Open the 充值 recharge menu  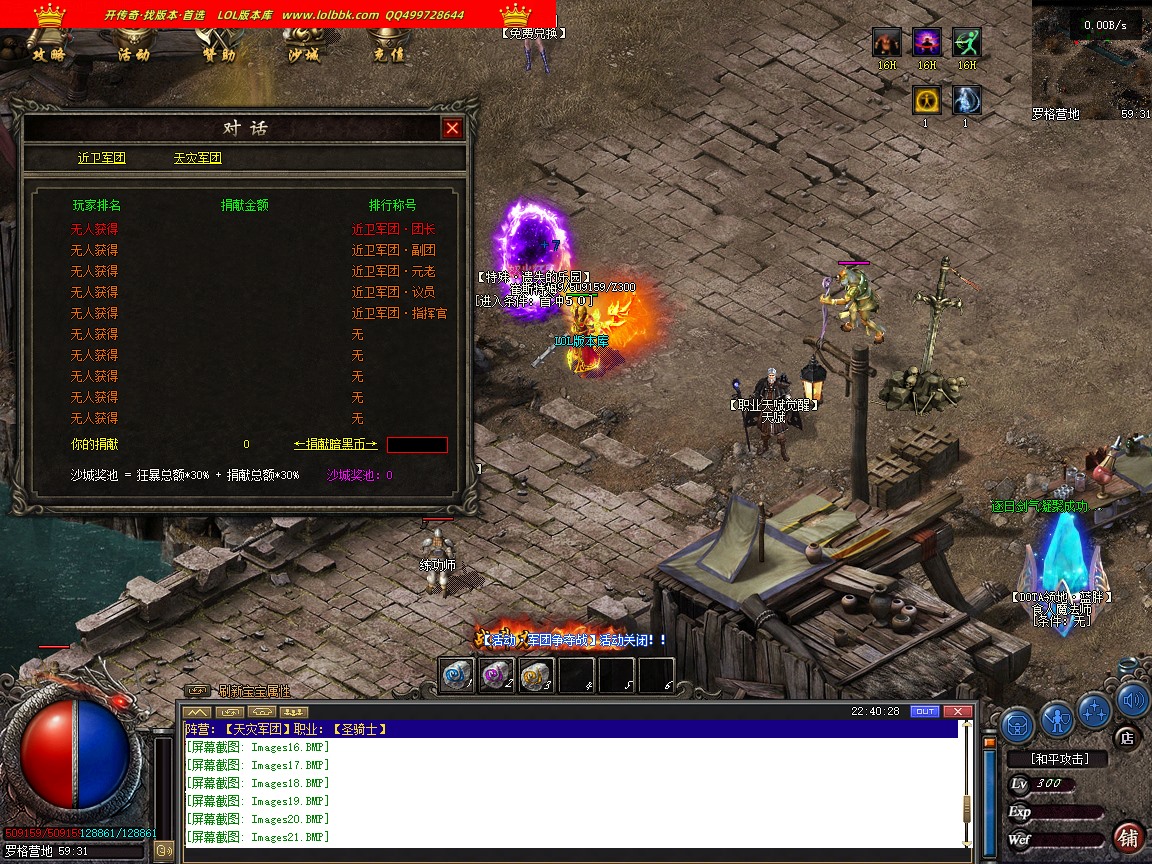click(388, 54)
